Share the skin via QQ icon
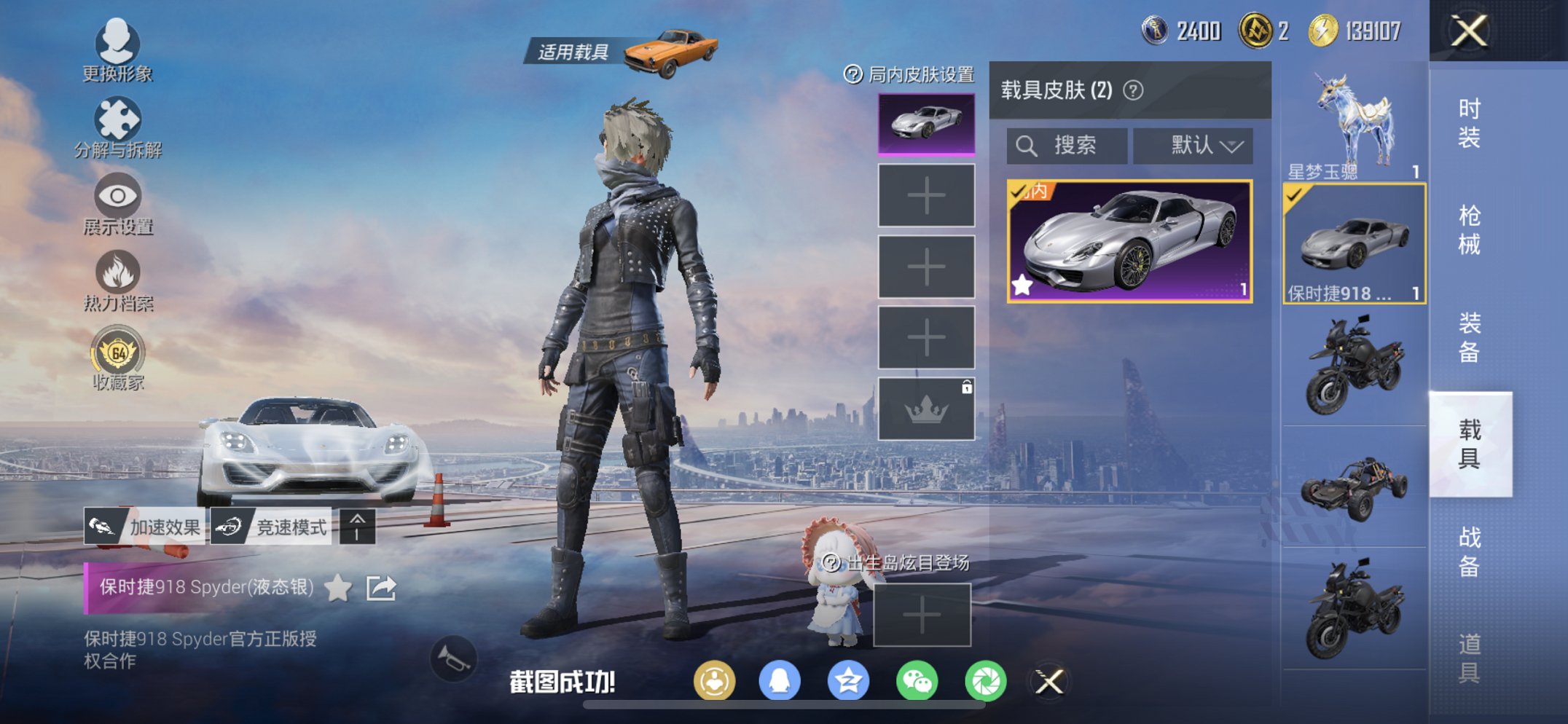1568x724 pixels. click(781, 681)
